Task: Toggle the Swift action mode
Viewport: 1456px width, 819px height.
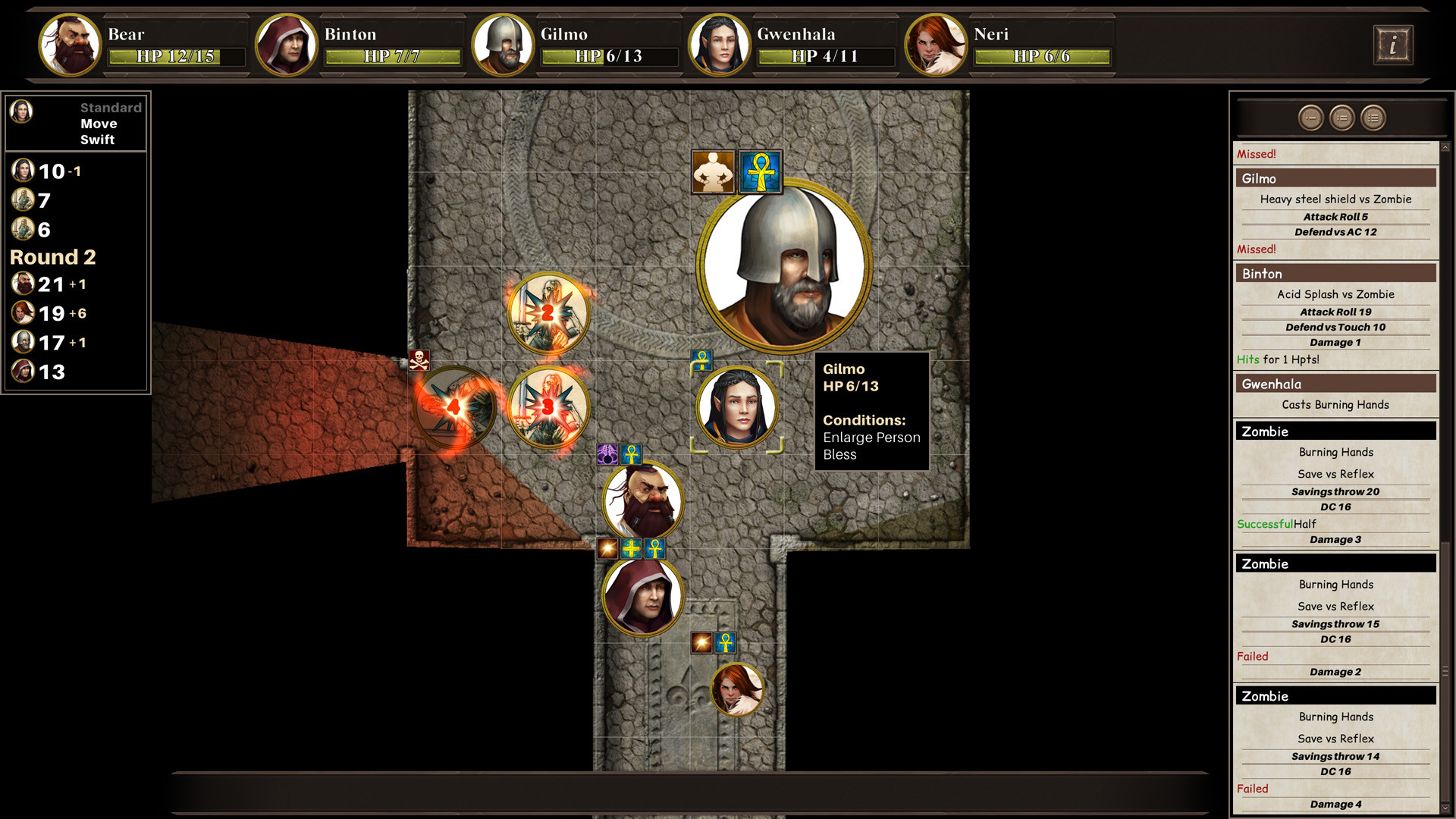Action: pyautogui.click(x=97, y=139)
